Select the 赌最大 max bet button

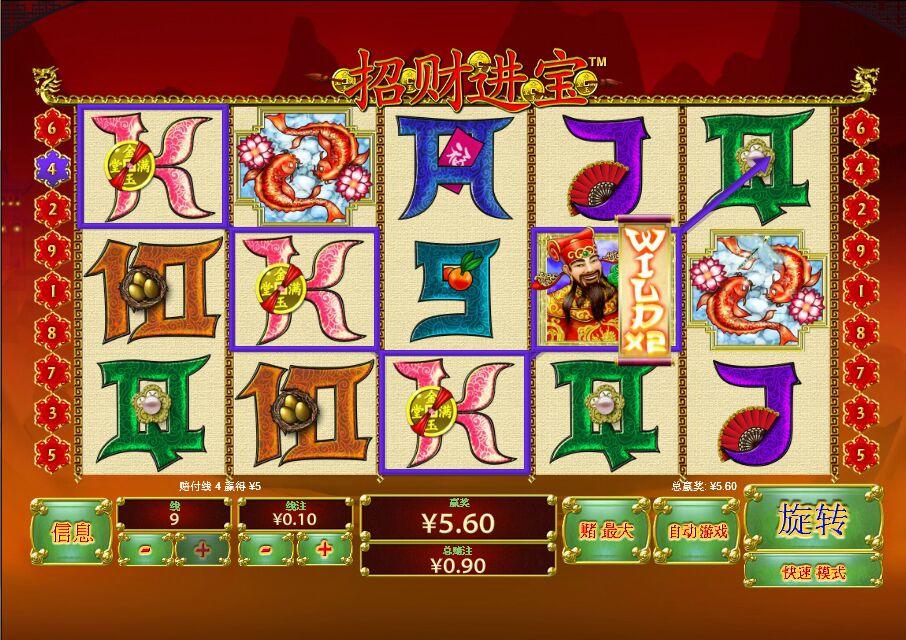click(x=605, y=531)
